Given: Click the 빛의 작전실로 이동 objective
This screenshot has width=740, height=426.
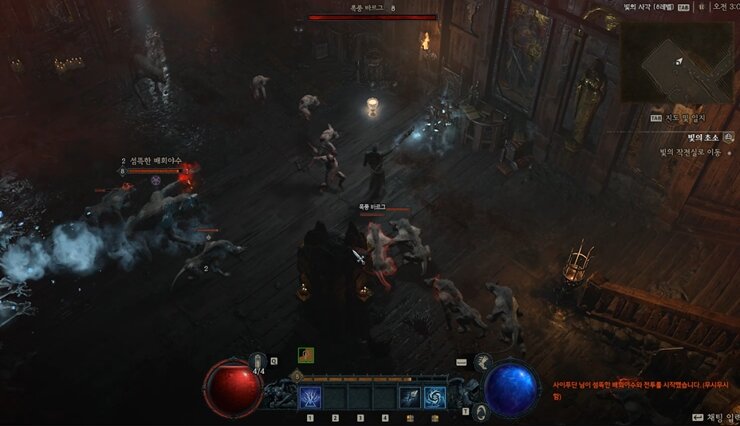Looking at the screenshot, I should coord(690,153).
